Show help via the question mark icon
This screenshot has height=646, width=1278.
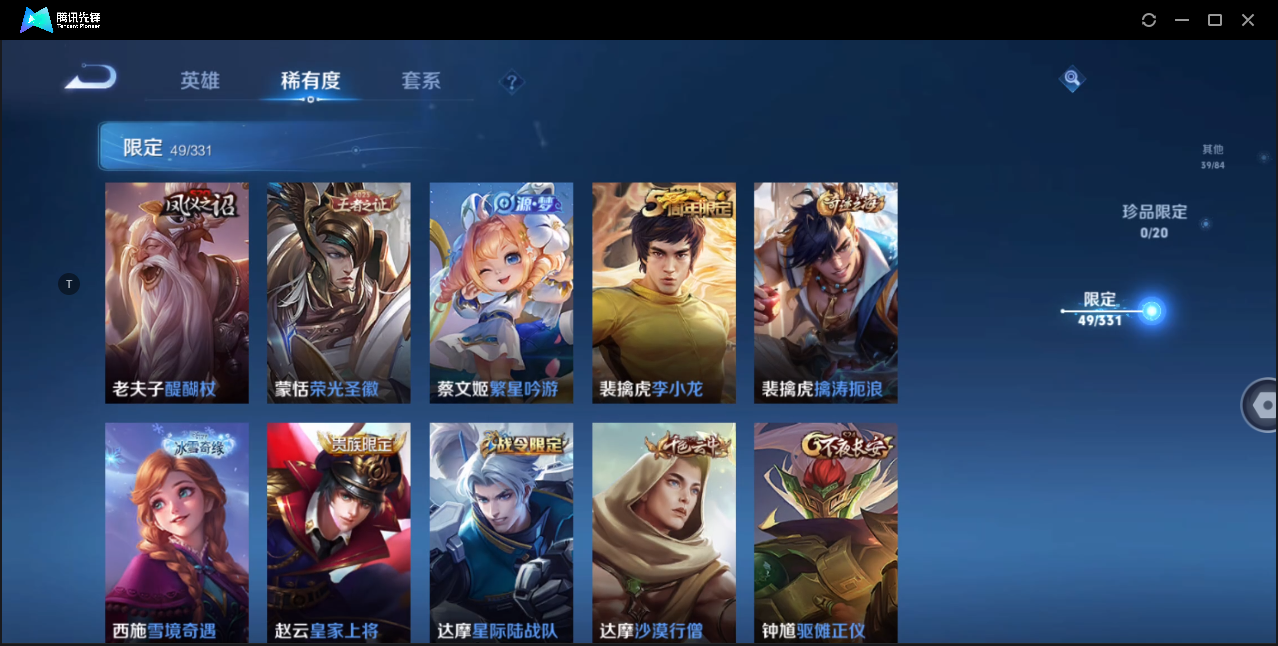[512, 82]
